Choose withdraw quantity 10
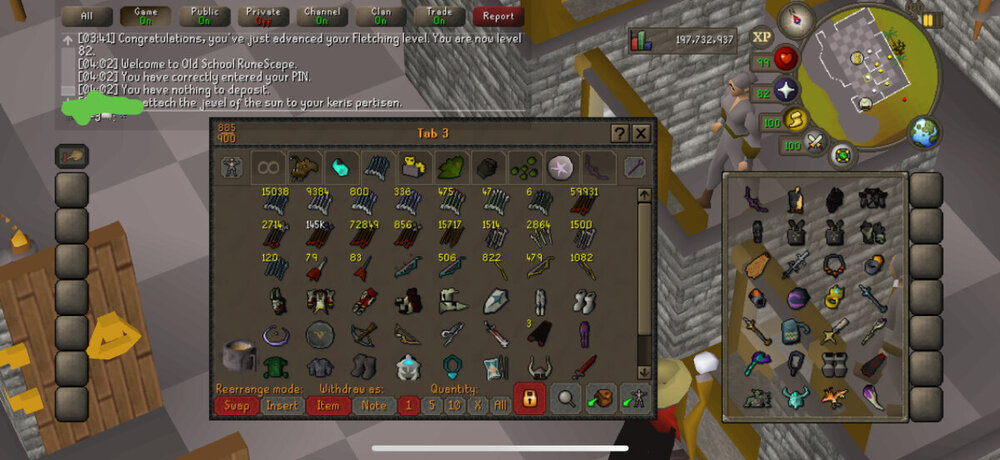The image size is (1000, 460). (454, 405)
